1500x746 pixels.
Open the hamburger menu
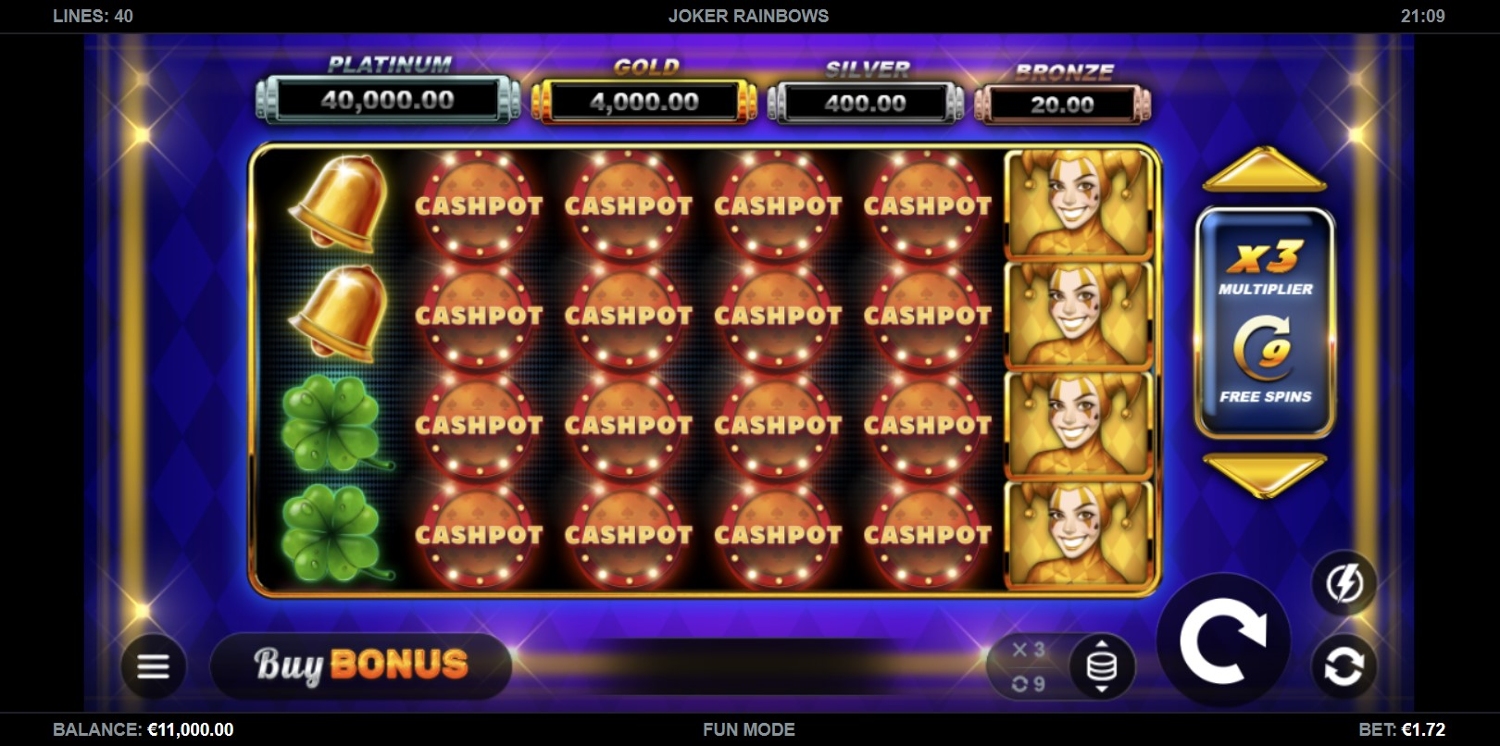point(153,666)
